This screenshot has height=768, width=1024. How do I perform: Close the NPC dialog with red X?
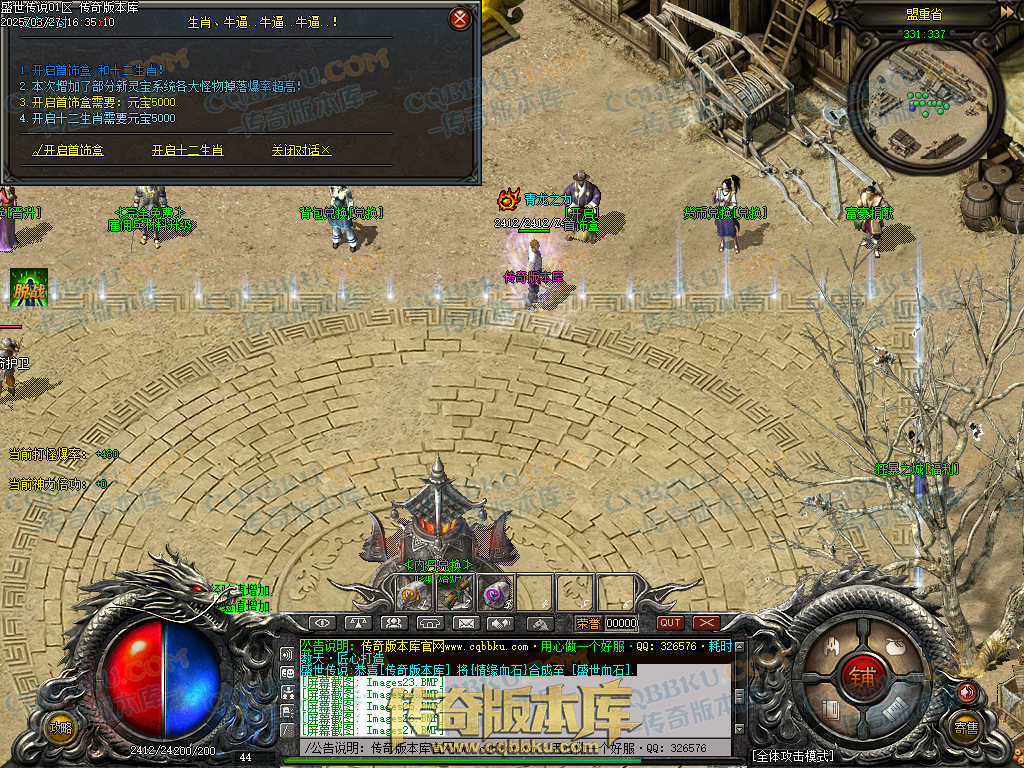459,18
